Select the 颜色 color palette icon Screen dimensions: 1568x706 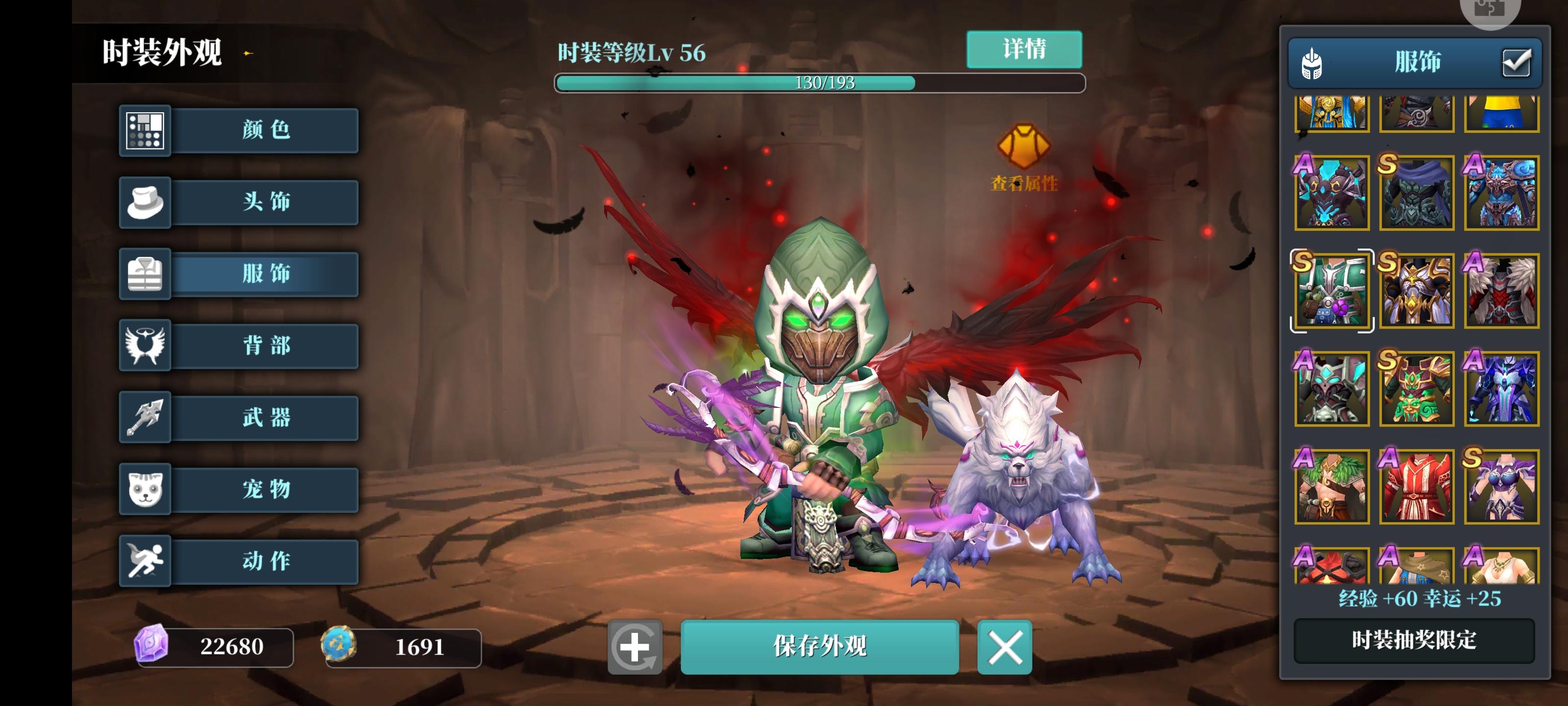click(x=145, y=130)
